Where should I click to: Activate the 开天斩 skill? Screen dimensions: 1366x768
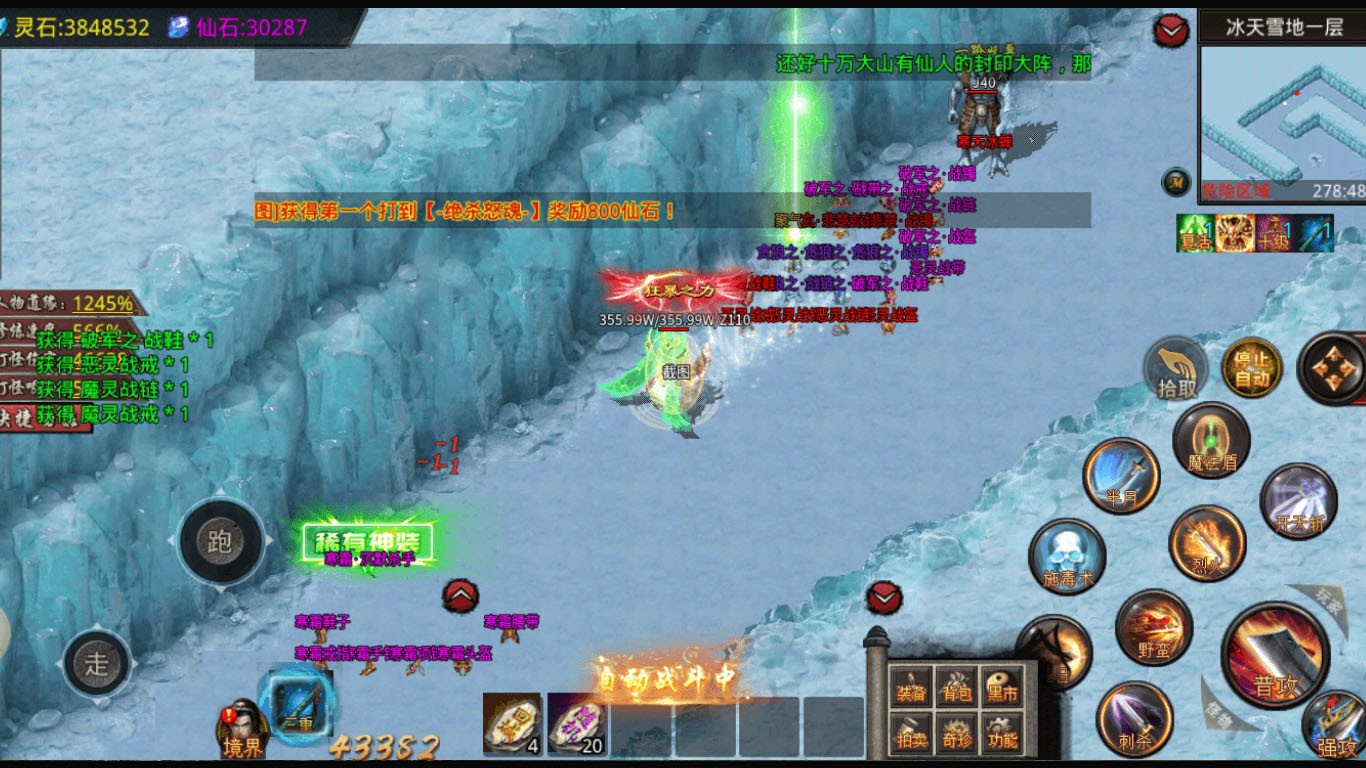1298,501
